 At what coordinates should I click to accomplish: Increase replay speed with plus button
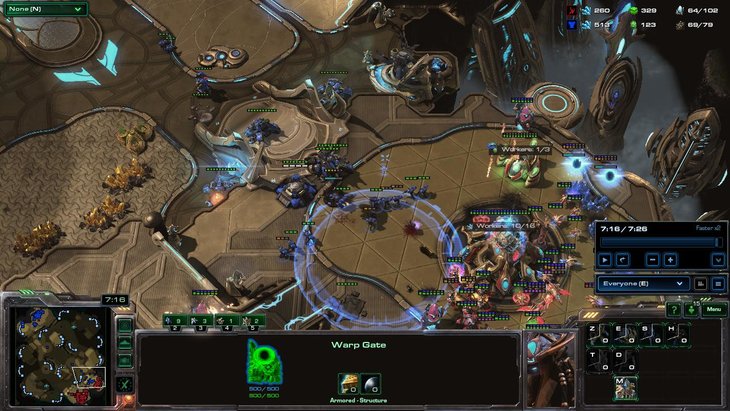pos(670,259)
